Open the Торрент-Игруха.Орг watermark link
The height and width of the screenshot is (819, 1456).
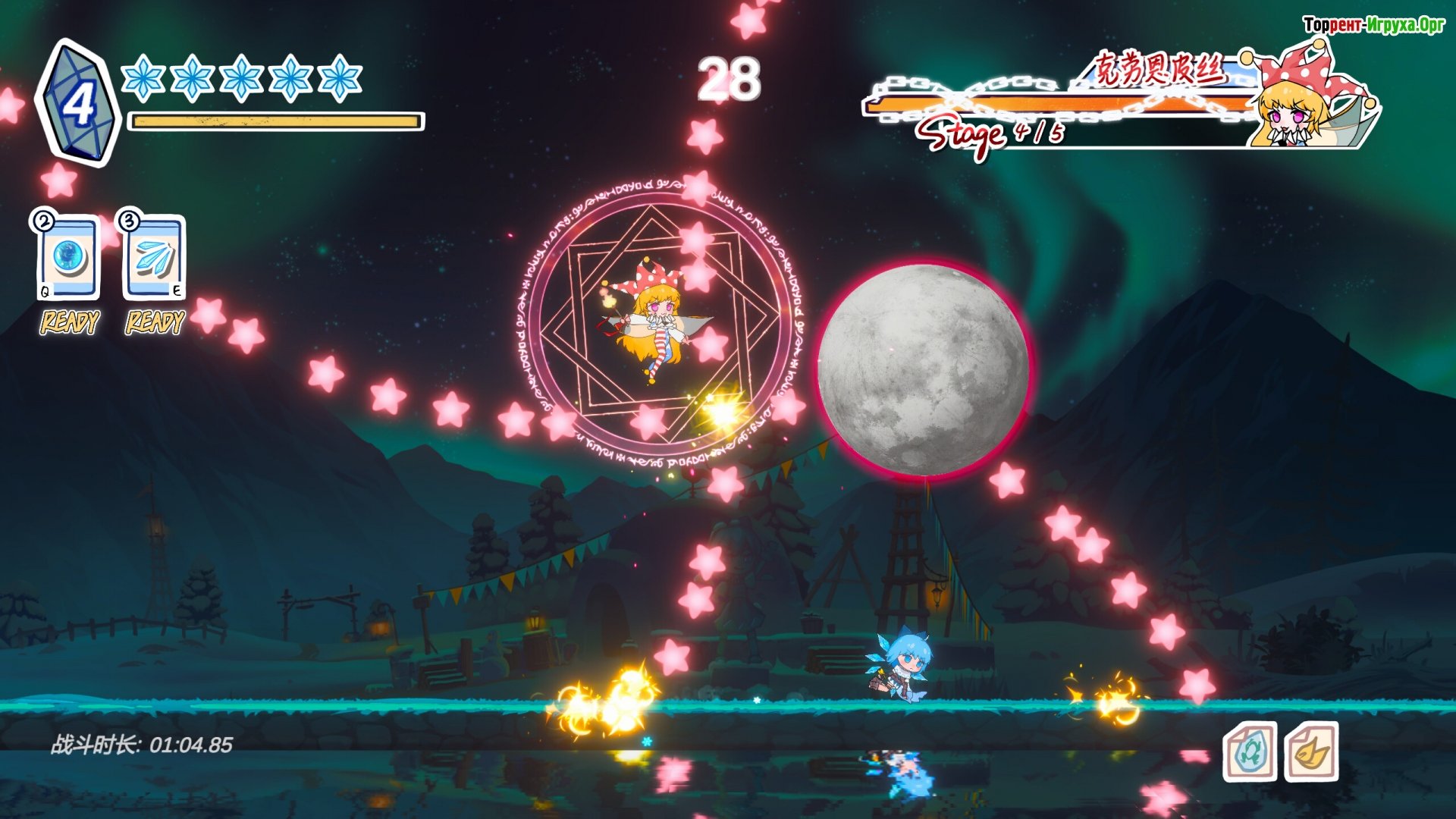pos(1373,25)
